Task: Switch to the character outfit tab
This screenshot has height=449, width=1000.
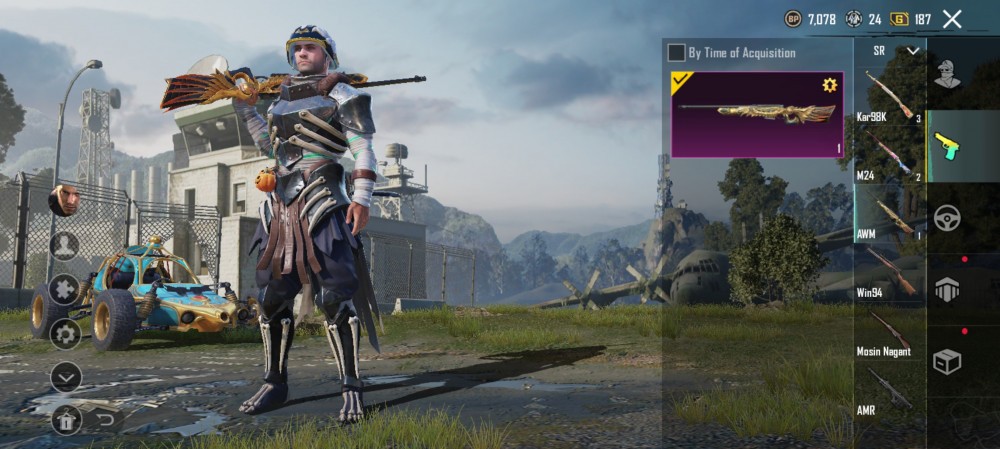Action: 946,74
